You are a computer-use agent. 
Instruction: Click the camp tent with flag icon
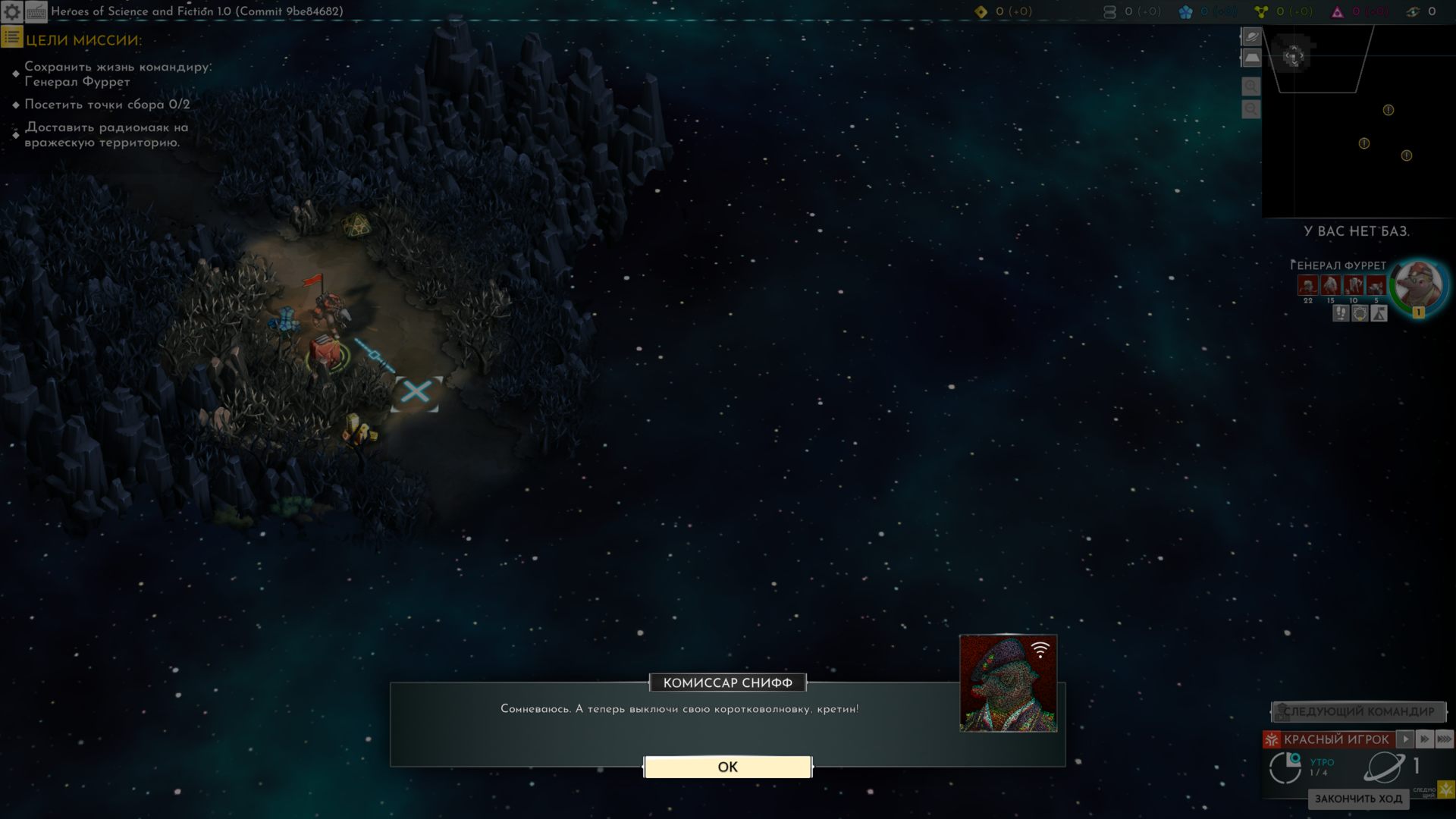pyautogui.click(x=1379, y=313)
